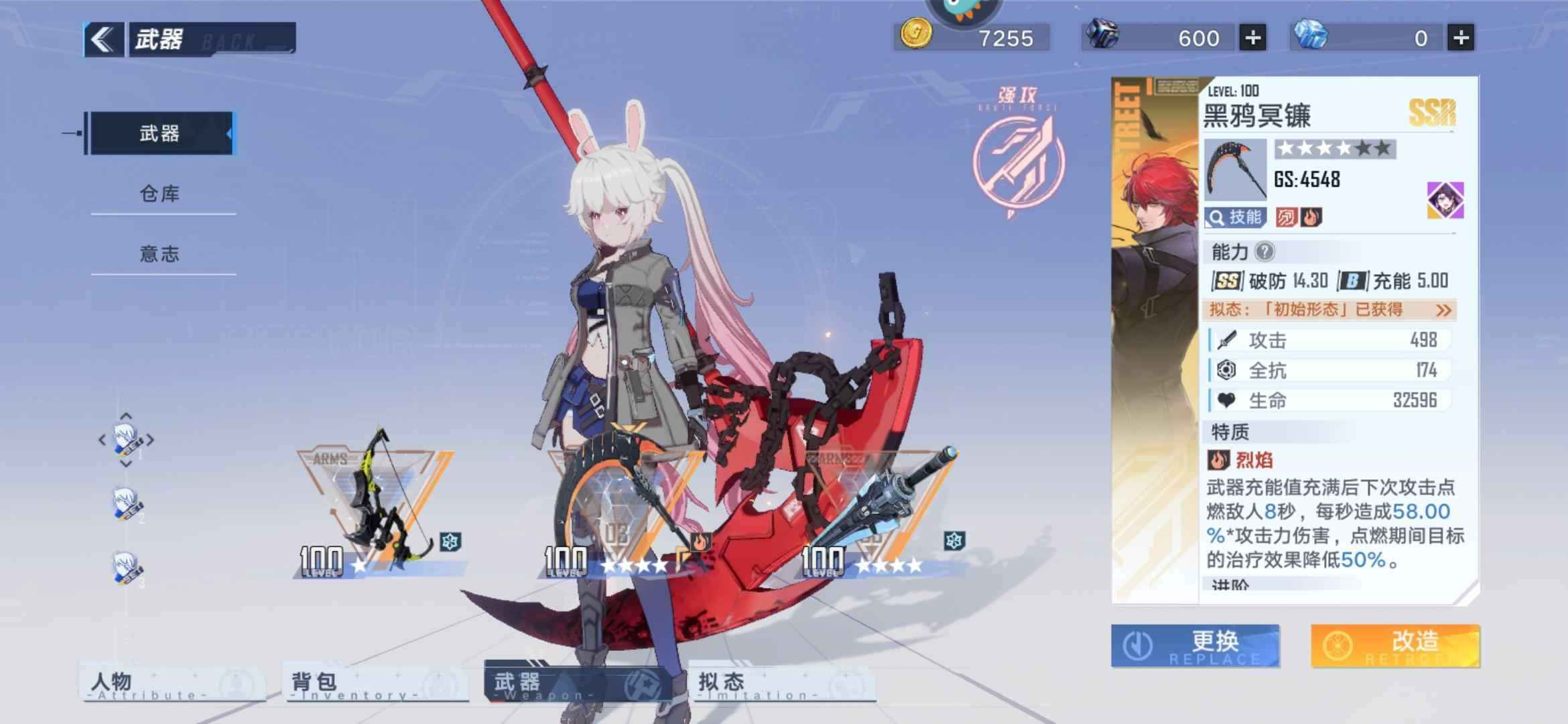This screenshot has height=724, width=1568.
Task: Add more dark cube currency
Action: click(x=1252, y=38)
